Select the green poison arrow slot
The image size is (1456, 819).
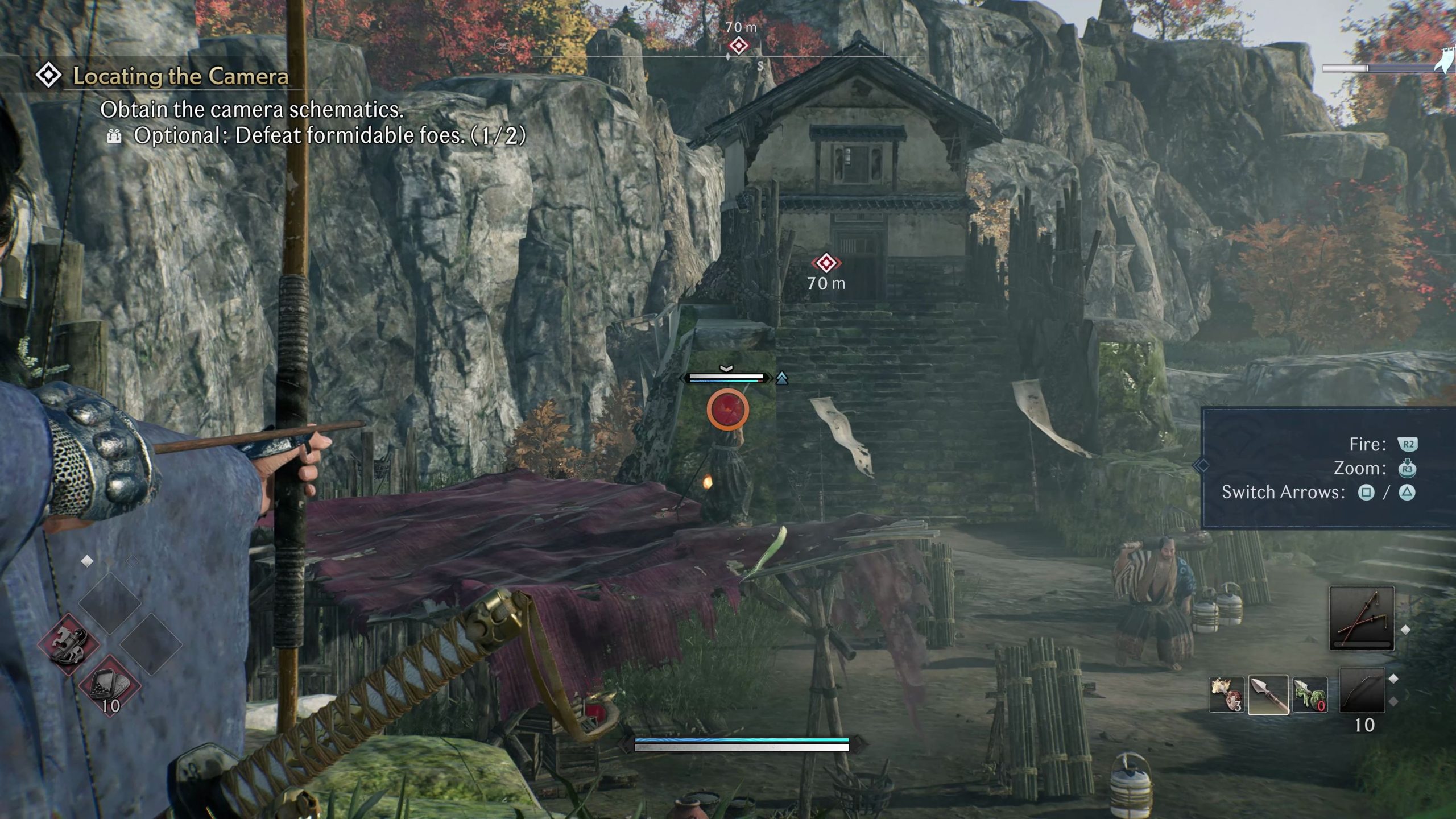pyautogui.click(x=1310, y=694)
